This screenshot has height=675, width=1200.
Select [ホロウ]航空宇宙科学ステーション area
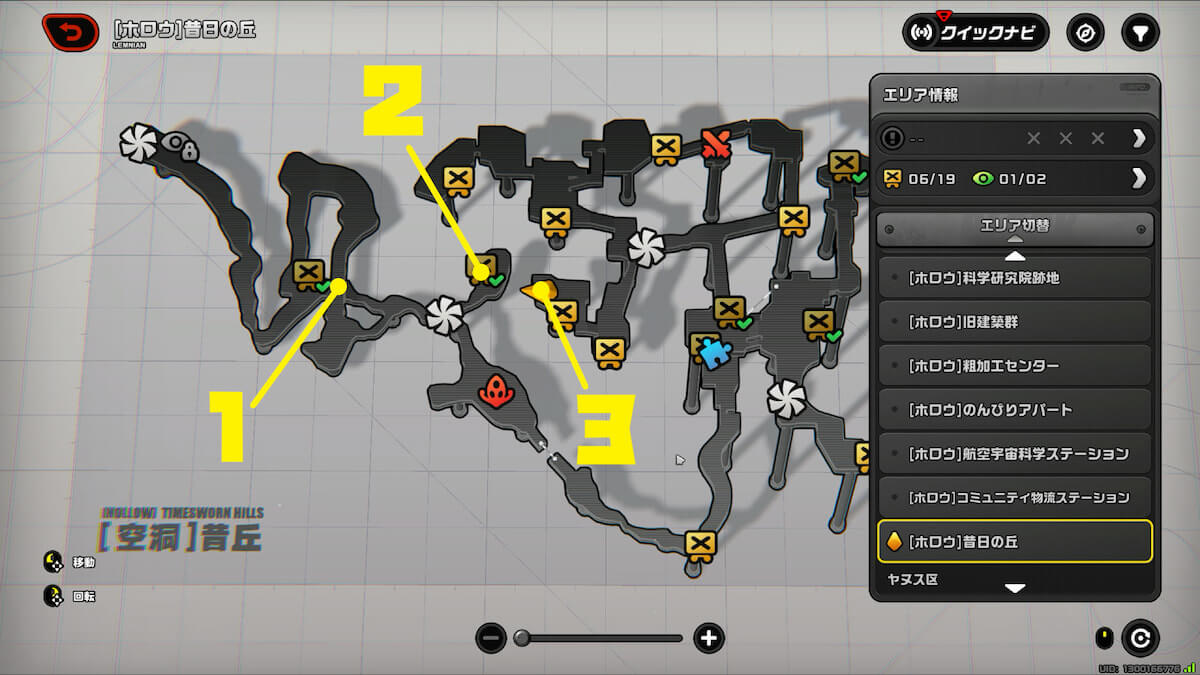click(x=1014, y=454)
